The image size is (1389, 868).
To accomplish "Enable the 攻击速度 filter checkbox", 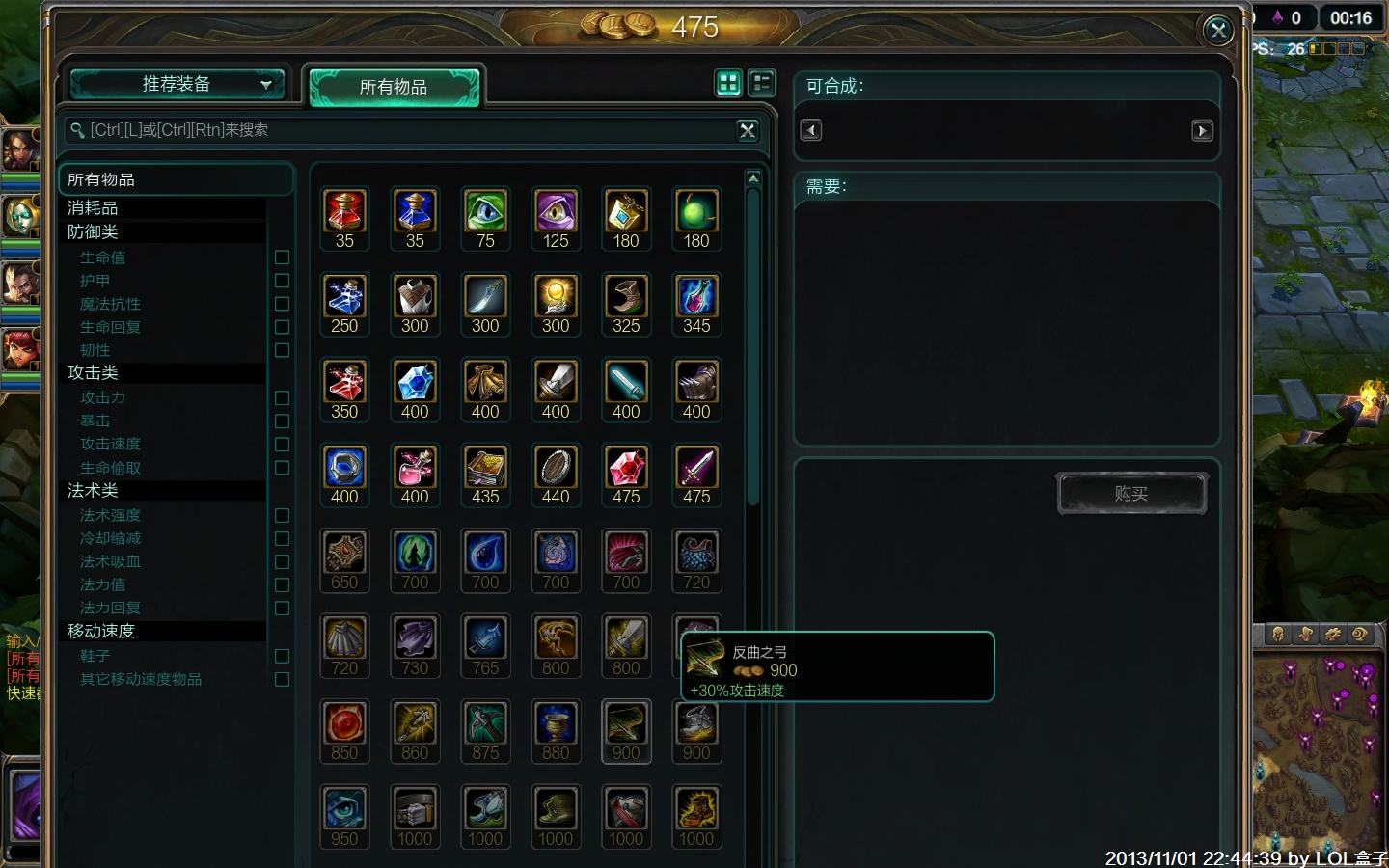I will pyautogui.click(x=282, y=445).
